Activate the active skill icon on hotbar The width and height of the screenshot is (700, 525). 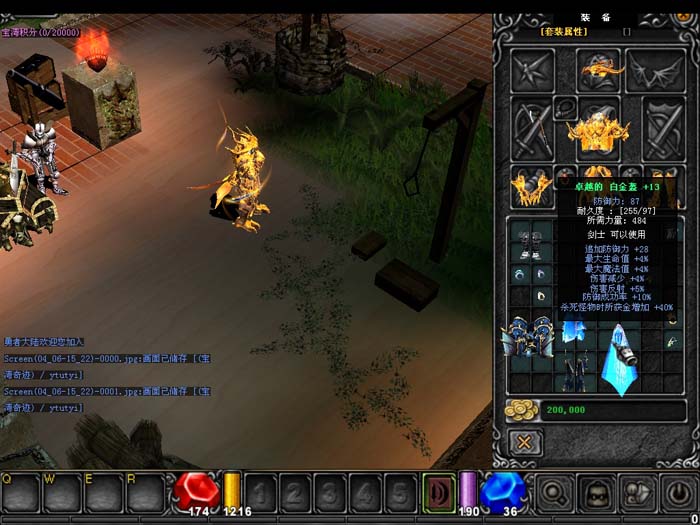pos(438,492)
